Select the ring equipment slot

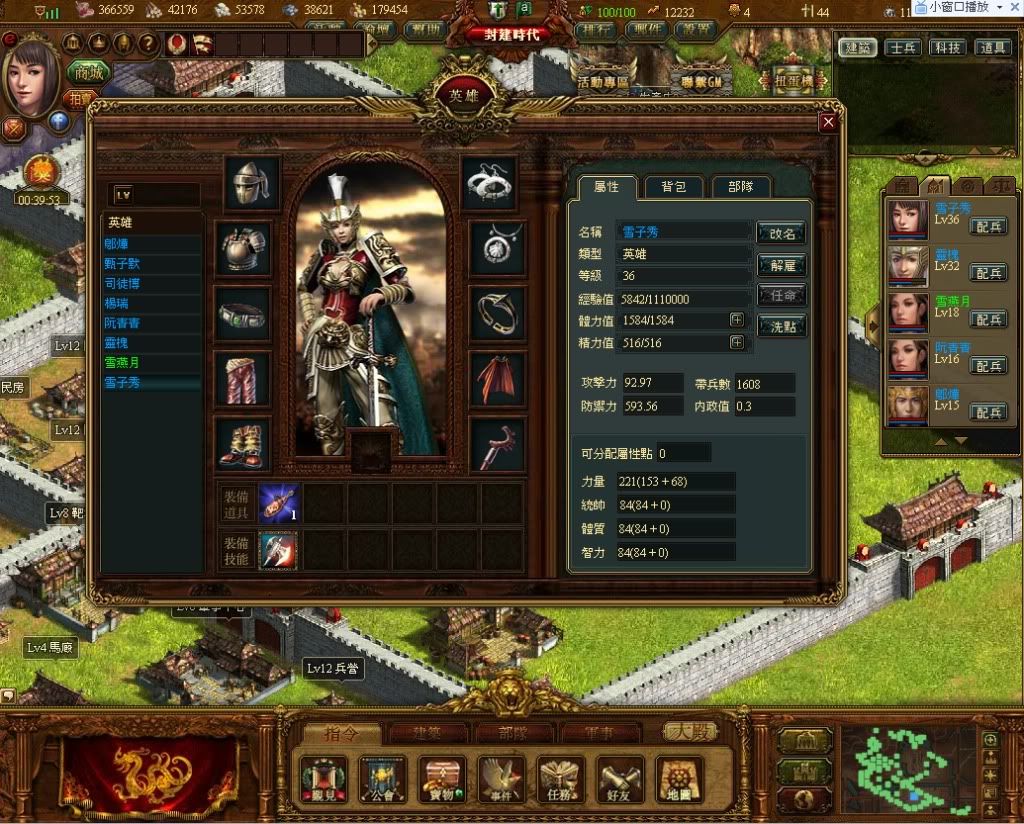pos(497,314)
